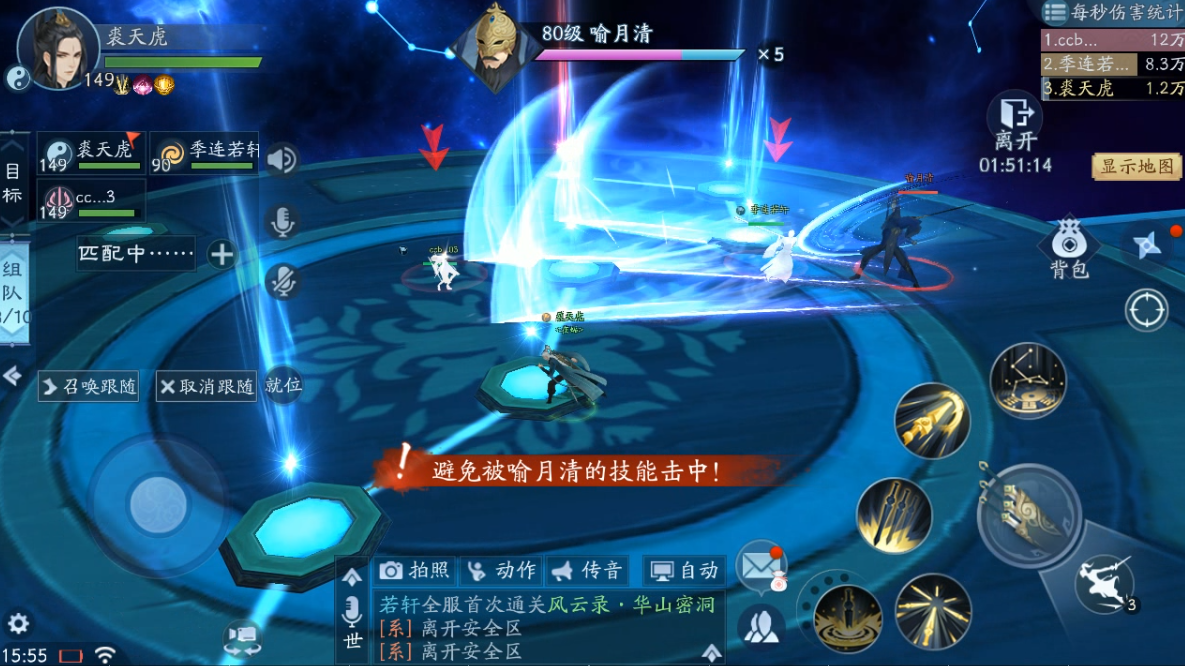The height and width of the screenshot is (666, 1185).
Task: Use the main bow attack skill
Action: (1029, 515)
